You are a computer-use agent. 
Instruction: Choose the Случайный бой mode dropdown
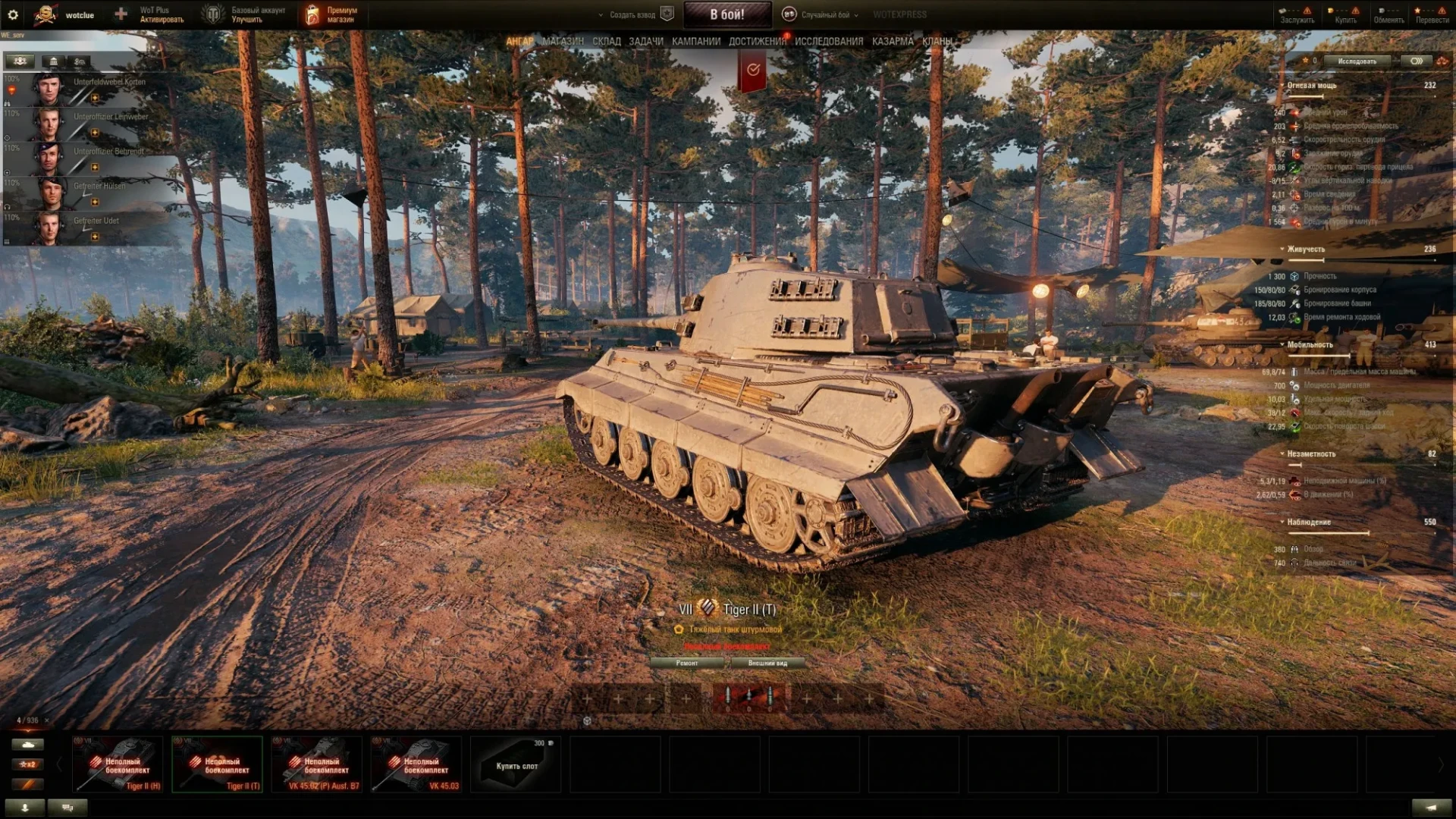tap(822, 14)
